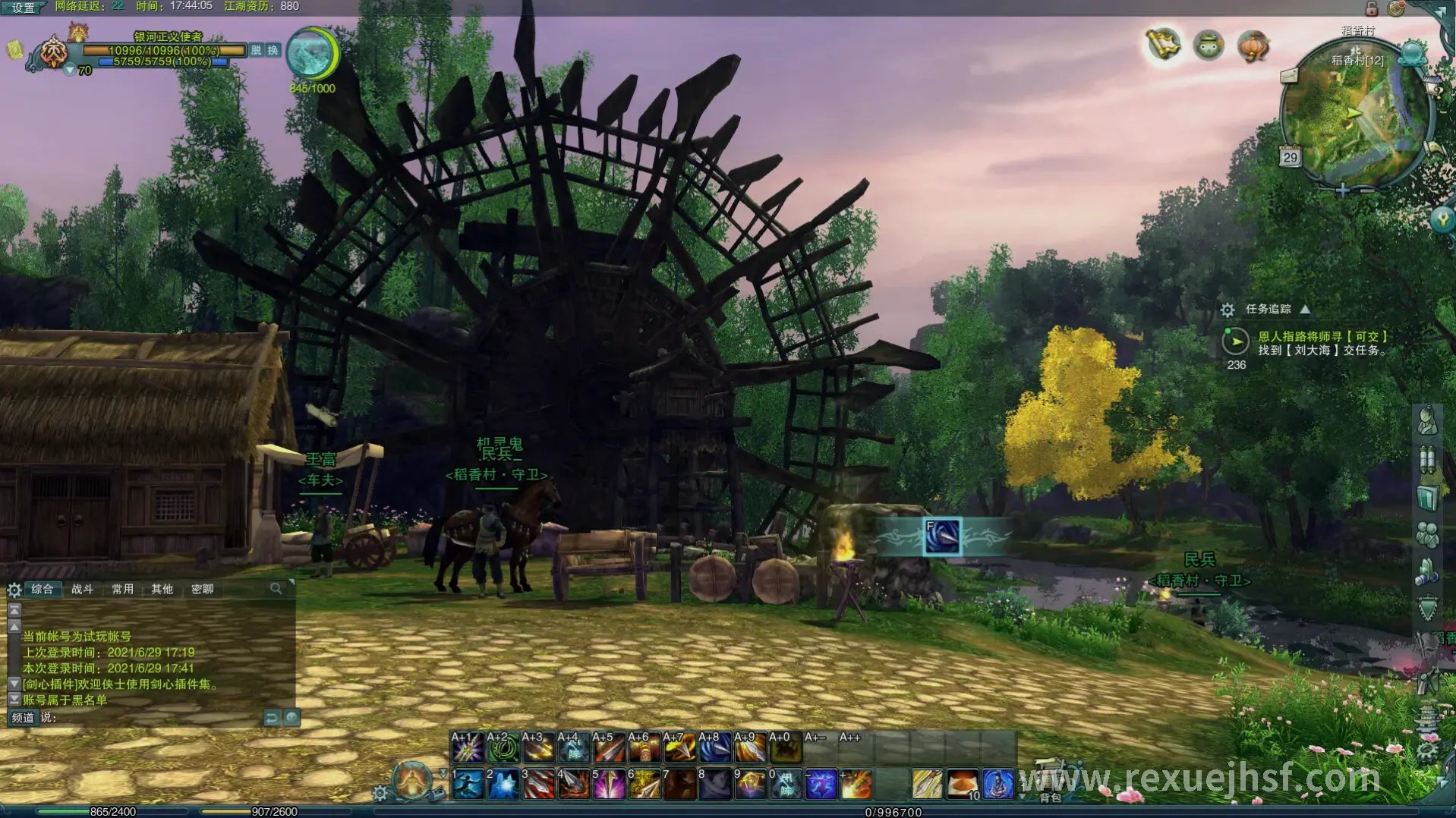This screenshot has width=1456, height=818.
Task: Select the 密聊 private chat tab
Action: [x=202, y=589]
